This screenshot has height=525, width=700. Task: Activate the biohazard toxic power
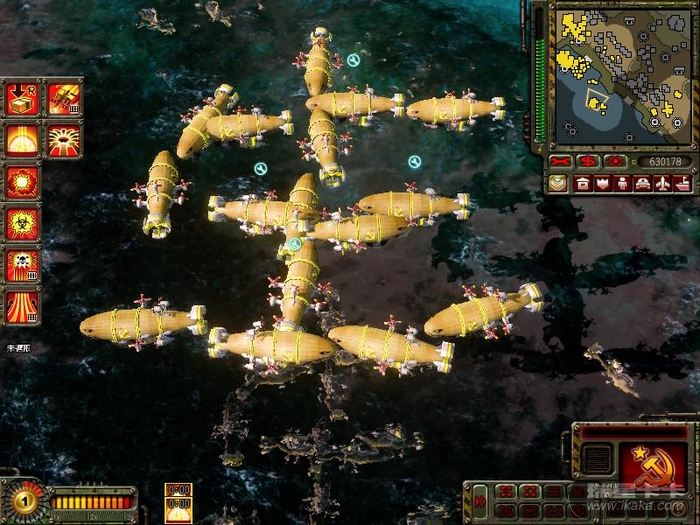[22, 223]
